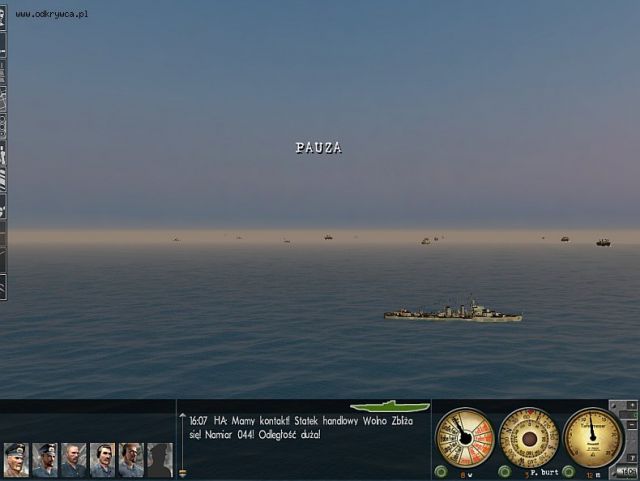Select the empty silhouette officer slot
This screenshot has height=481, width=640.
pos(159,459)
